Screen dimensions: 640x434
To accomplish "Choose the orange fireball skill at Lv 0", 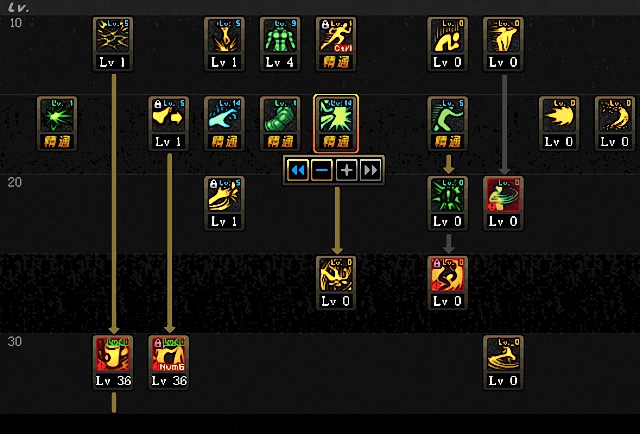I will pyautogui.click(x=559, y=116).
